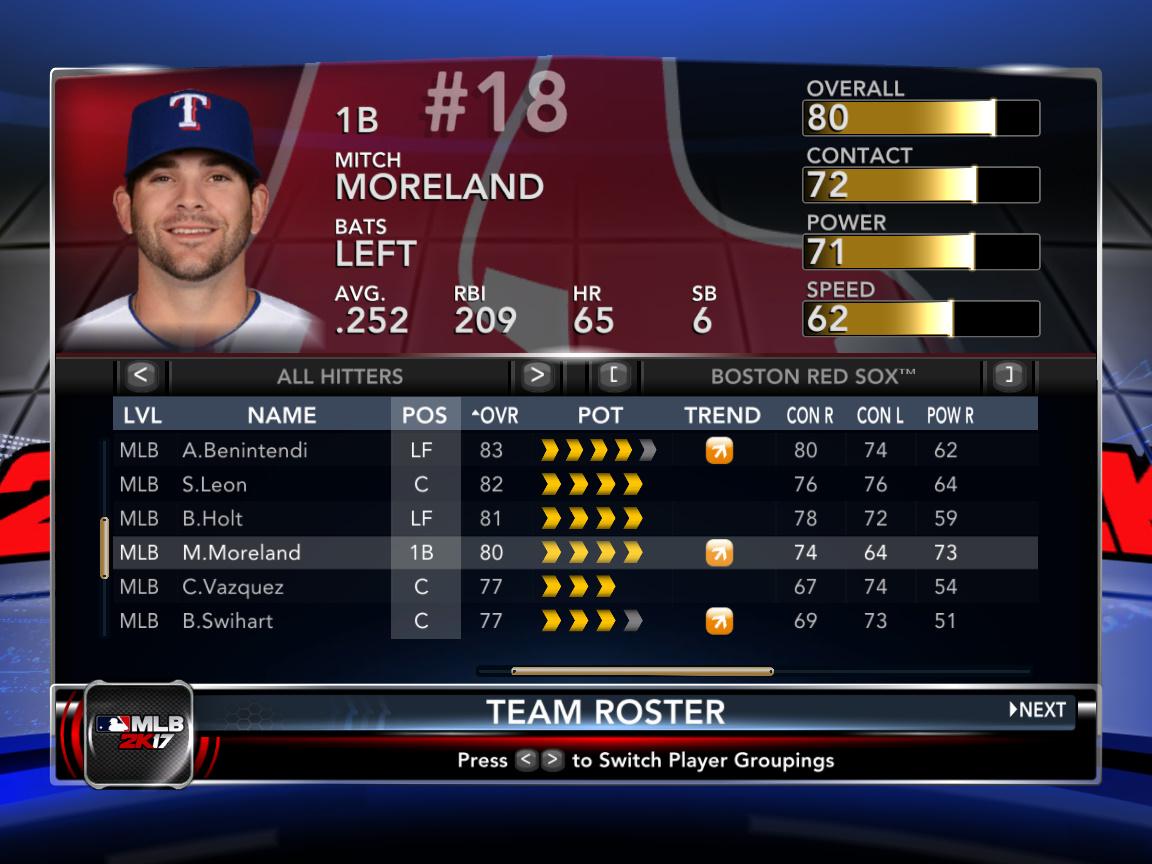Sort roster by POT column
1152x864 pixels.
tap(600, 415)
